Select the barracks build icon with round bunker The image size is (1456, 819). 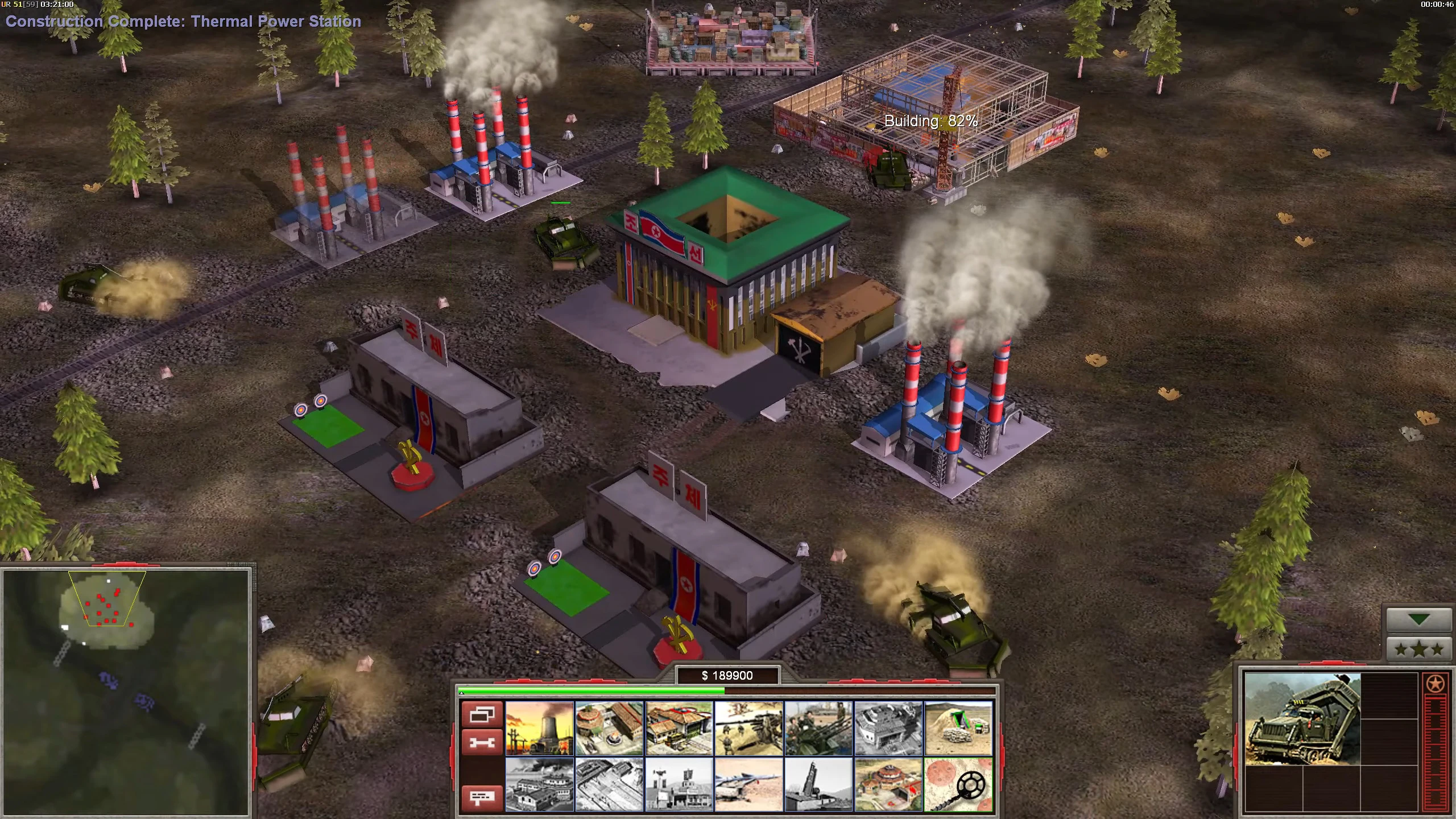pos(609,728)
